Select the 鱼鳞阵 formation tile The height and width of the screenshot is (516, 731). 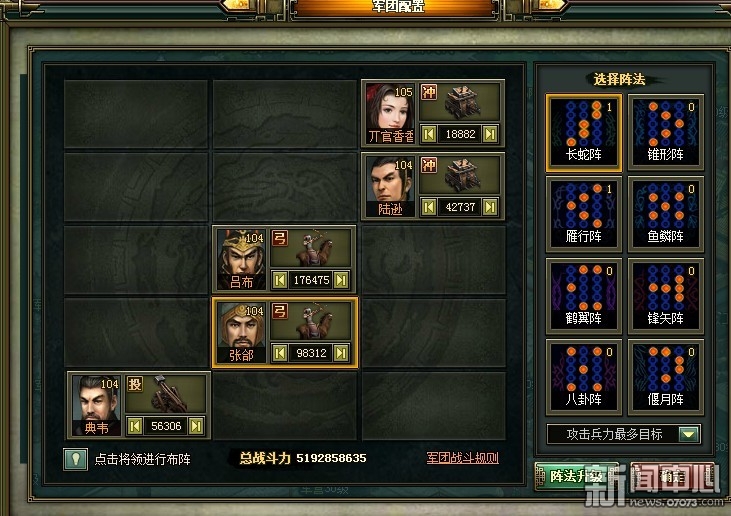[x=665, y=213]
